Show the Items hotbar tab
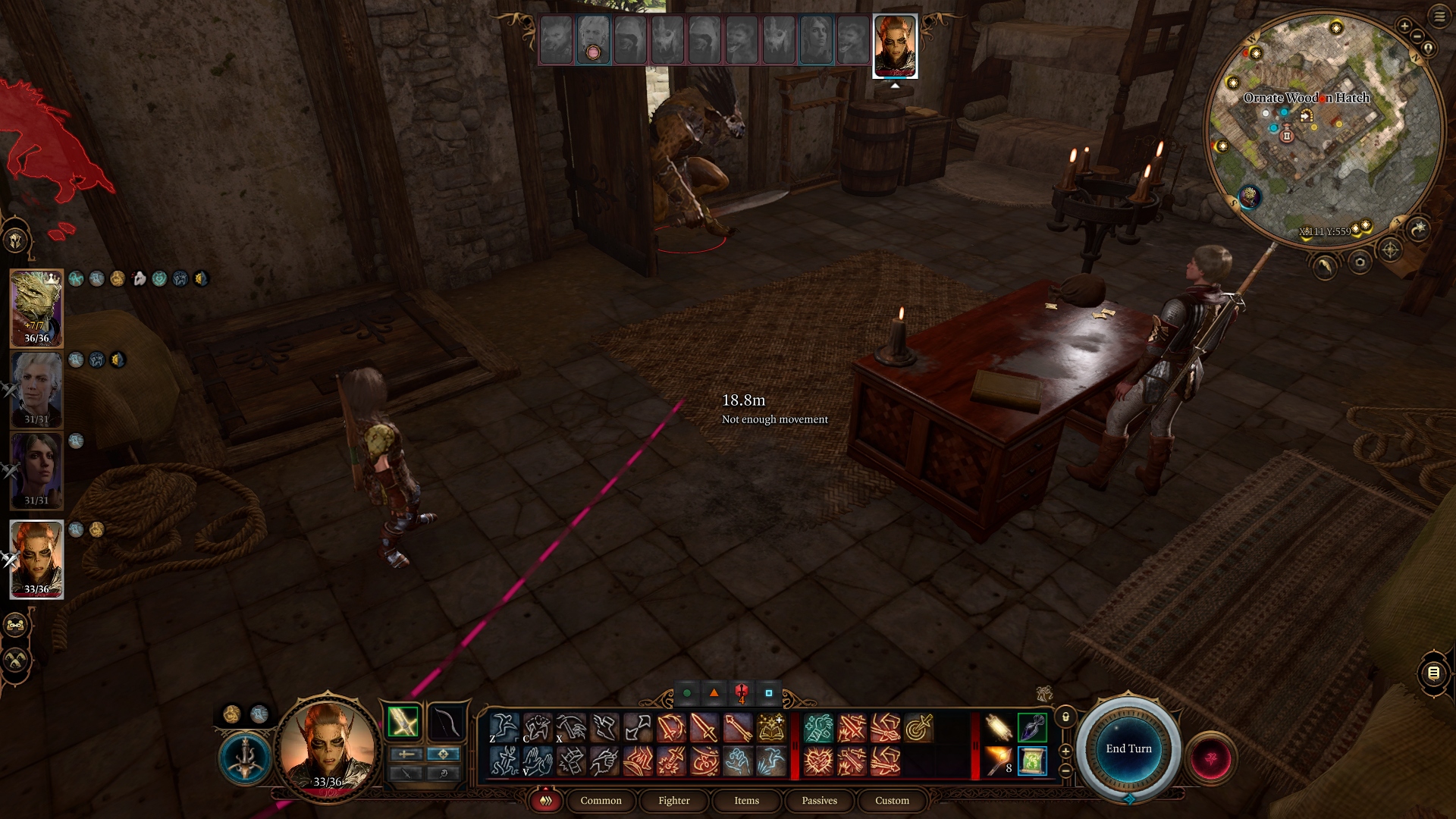Viewport: 1456px width, 819px height. pos(746,801)
